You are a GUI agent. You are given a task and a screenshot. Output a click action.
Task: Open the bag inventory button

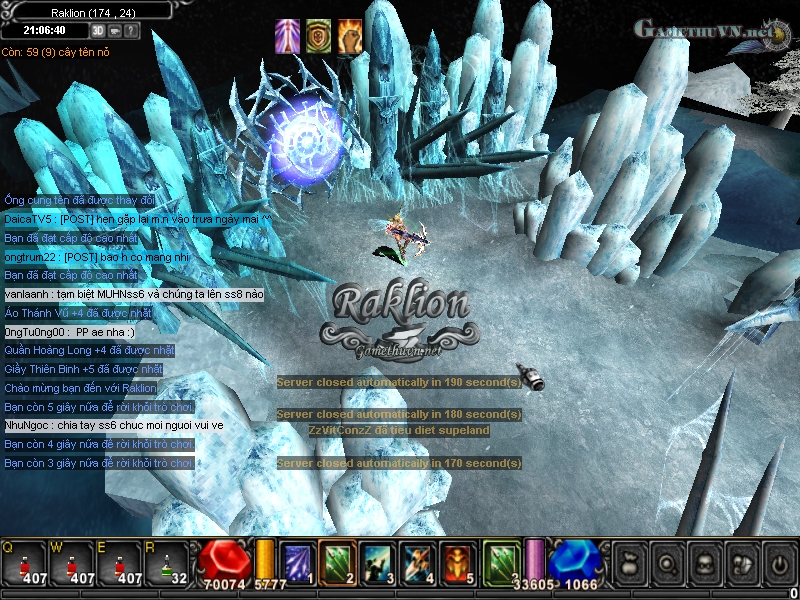point(630,565)
